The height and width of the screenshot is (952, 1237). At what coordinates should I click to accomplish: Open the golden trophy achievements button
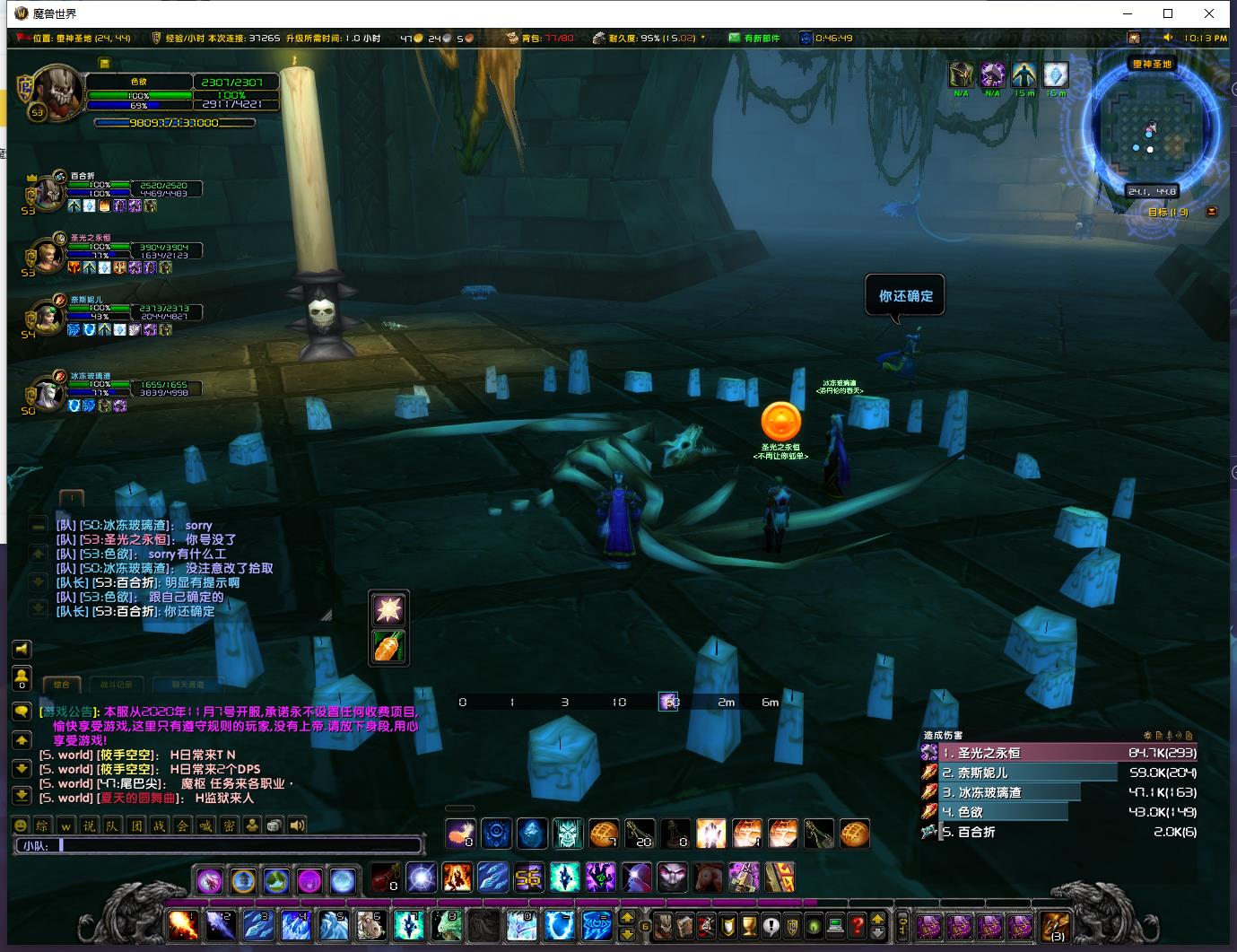point(748,924)
